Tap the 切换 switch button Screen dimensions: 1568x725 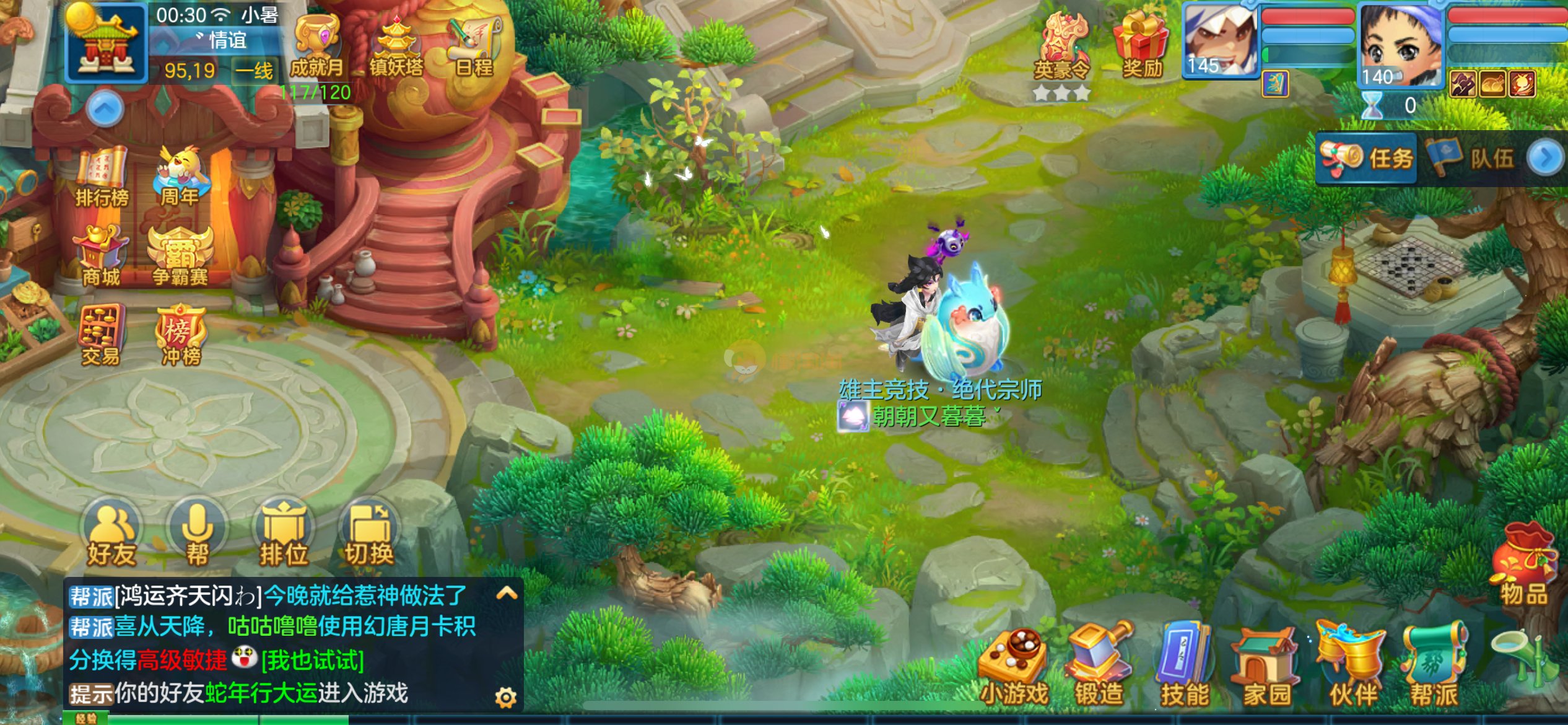click(369, 534)
